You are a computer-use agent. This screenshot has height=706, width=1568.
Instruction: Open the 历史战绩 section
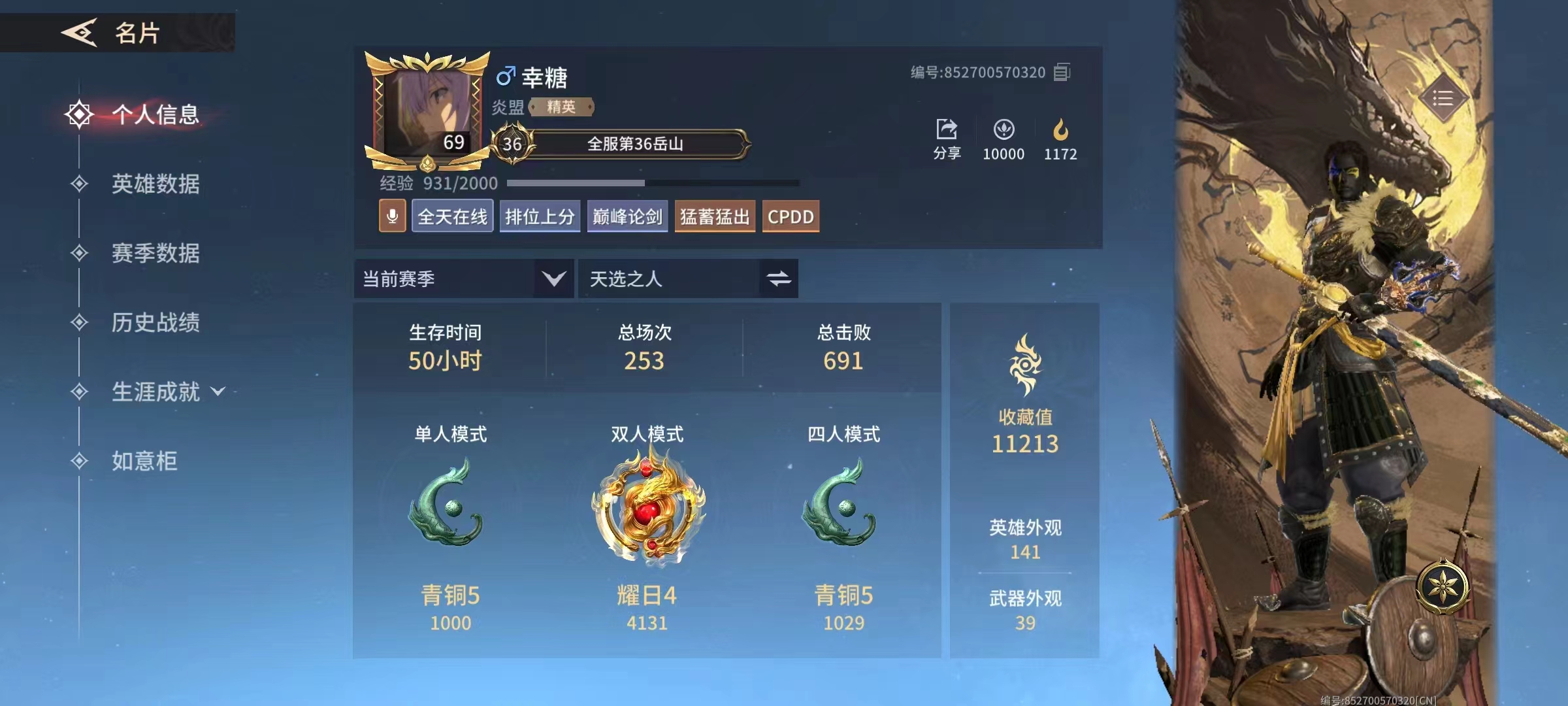point(156,323)
